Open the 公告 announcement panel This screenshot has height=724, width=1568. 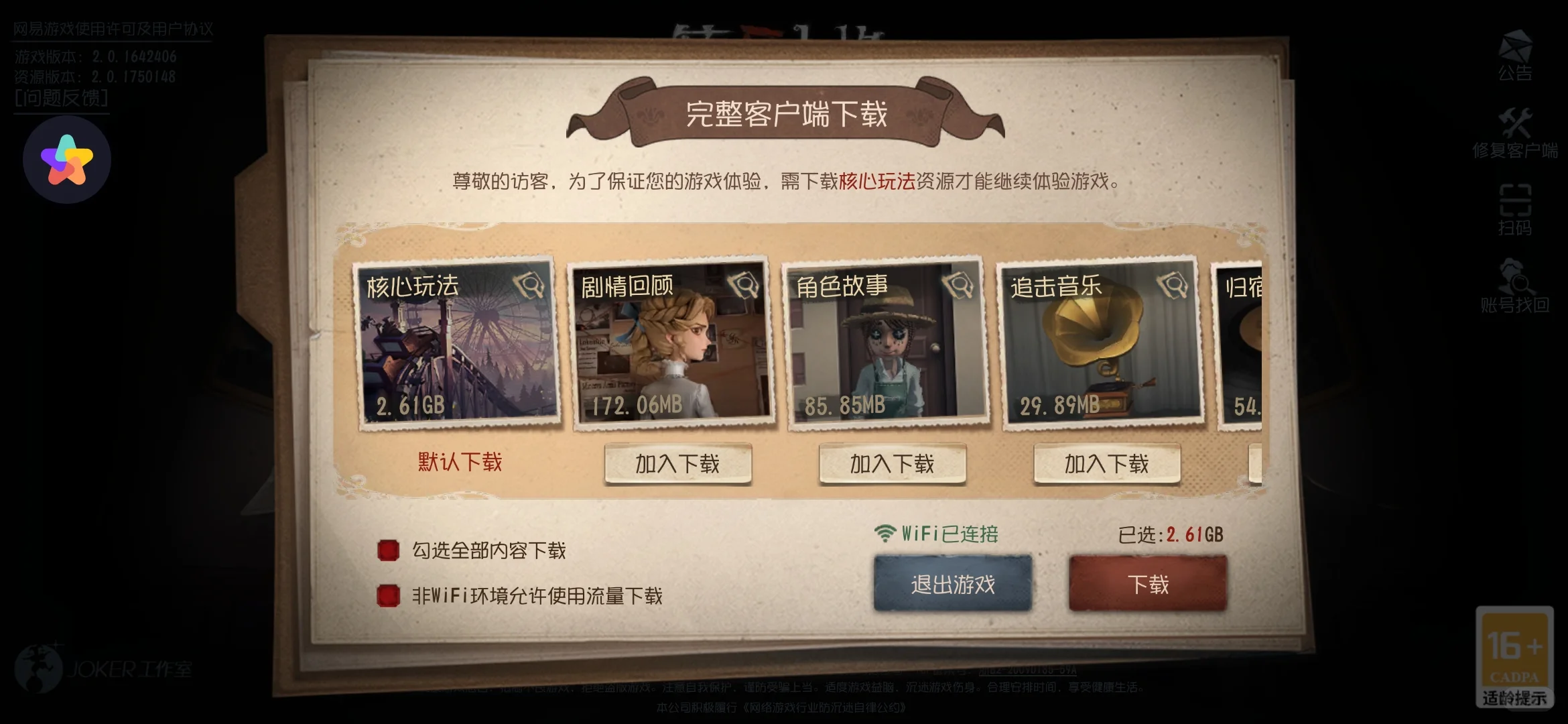[1516, 56]
